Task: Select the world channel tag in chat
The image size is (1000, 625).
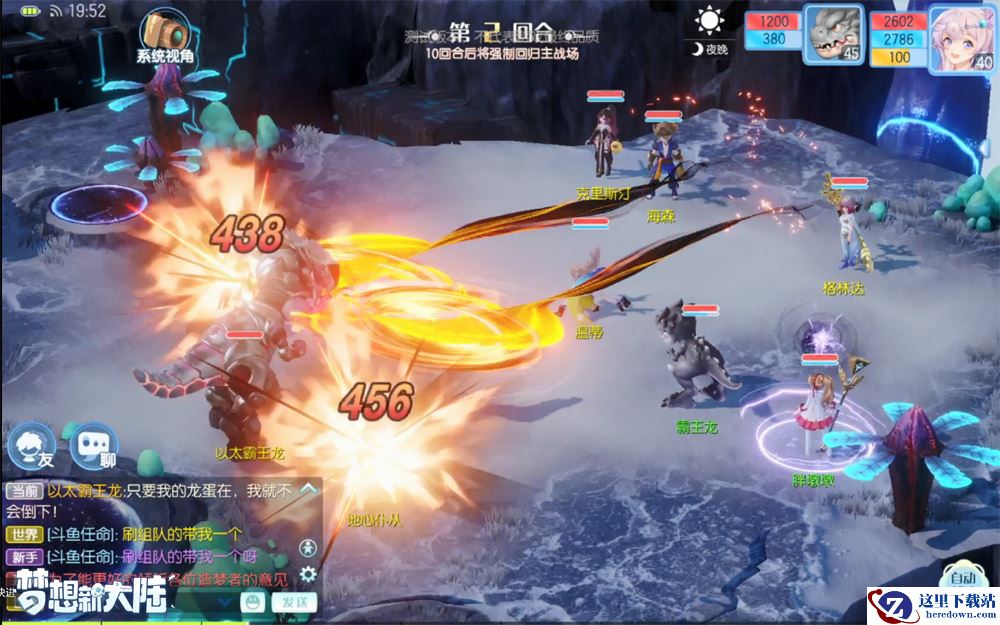Action: click(24, 535)
